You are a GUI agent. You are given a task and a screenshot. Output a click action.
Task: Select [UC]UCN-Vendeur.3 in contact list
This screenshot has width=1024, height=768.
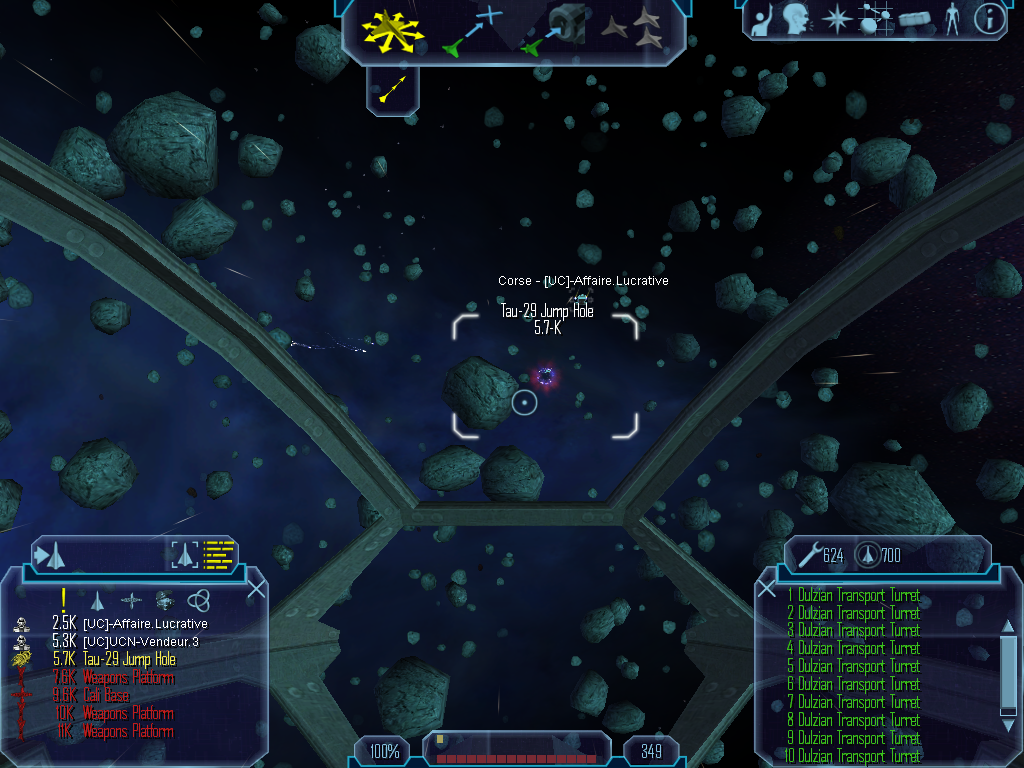click(x=145, y=641)
